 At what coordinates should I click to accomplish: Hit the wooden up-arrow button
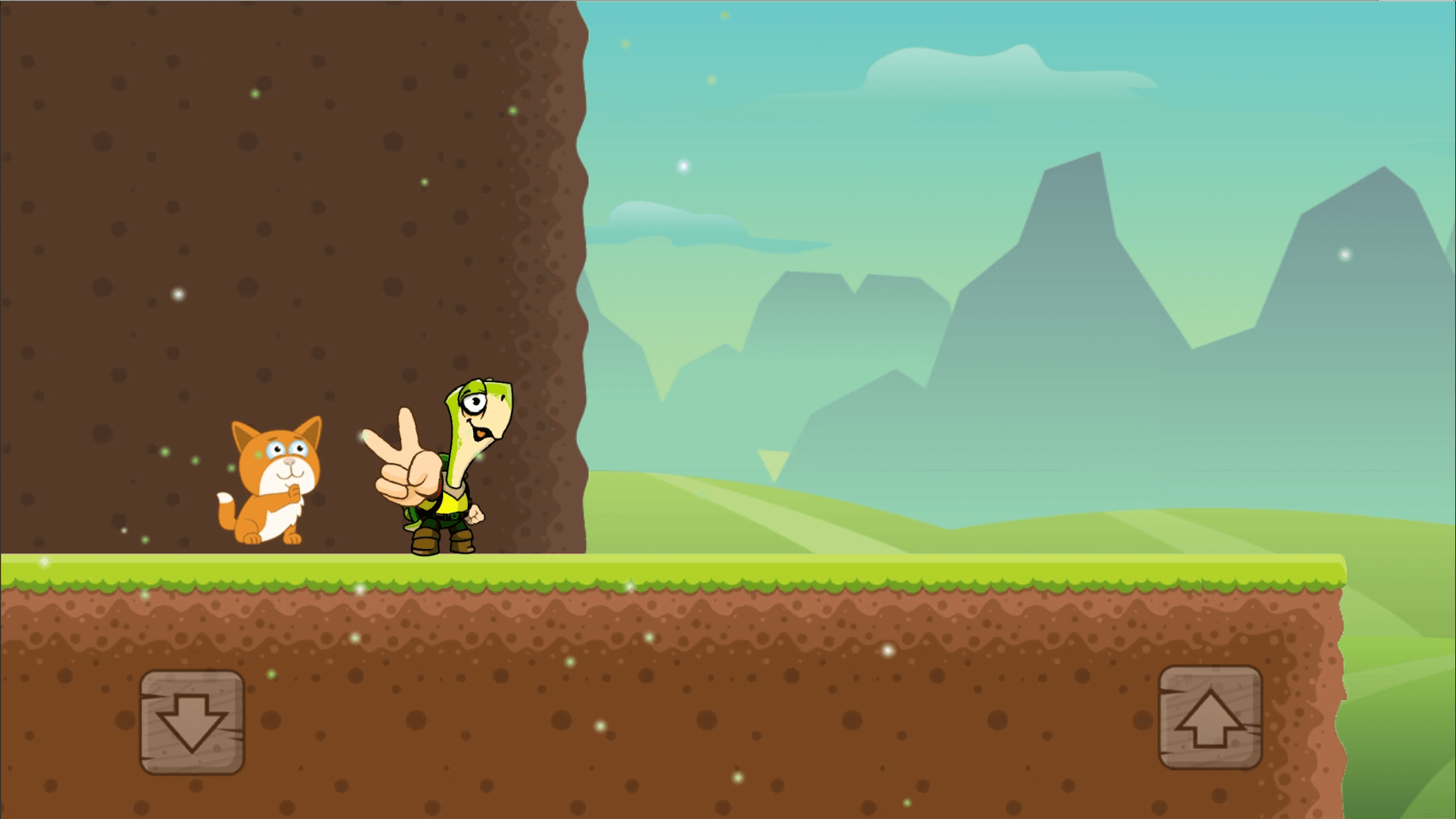click(1210, 717)
